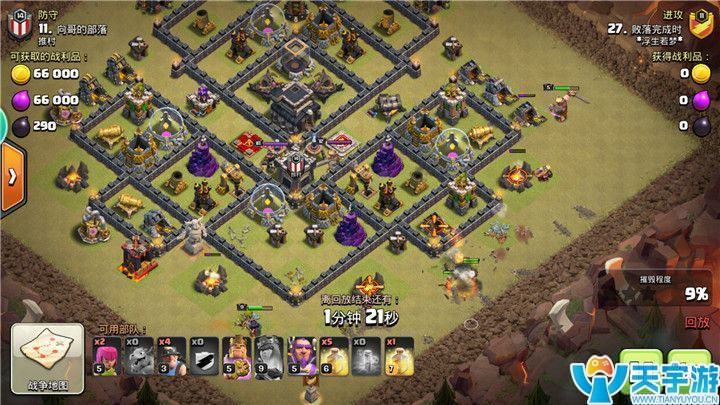Pick the Barbarian King hero card
The height and width of the screenshot is (405, 720).
click(x=238, y=357)
